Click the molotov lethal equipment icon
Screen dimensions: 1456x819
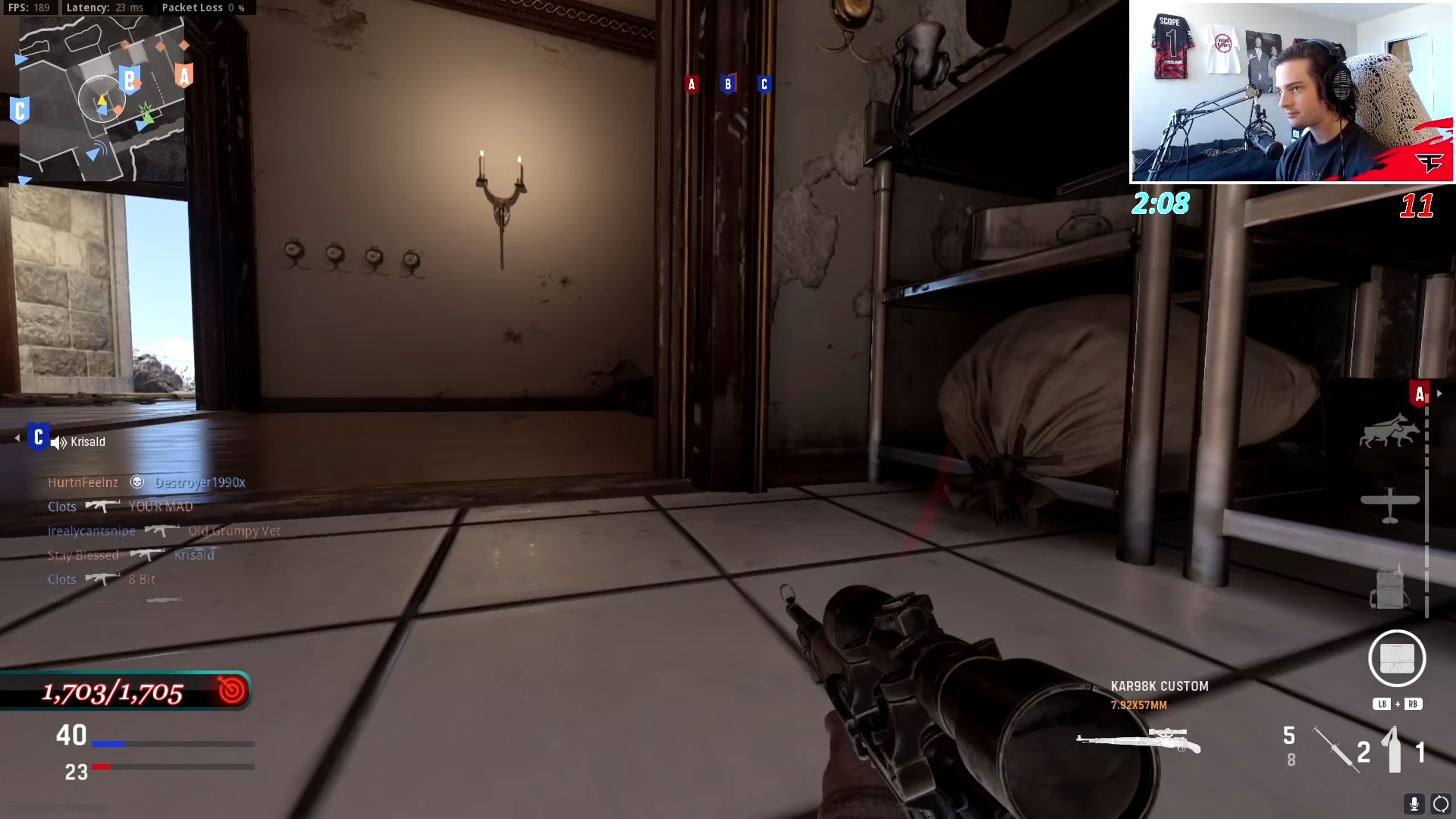pyautogui.click(x=1394, y=751)
